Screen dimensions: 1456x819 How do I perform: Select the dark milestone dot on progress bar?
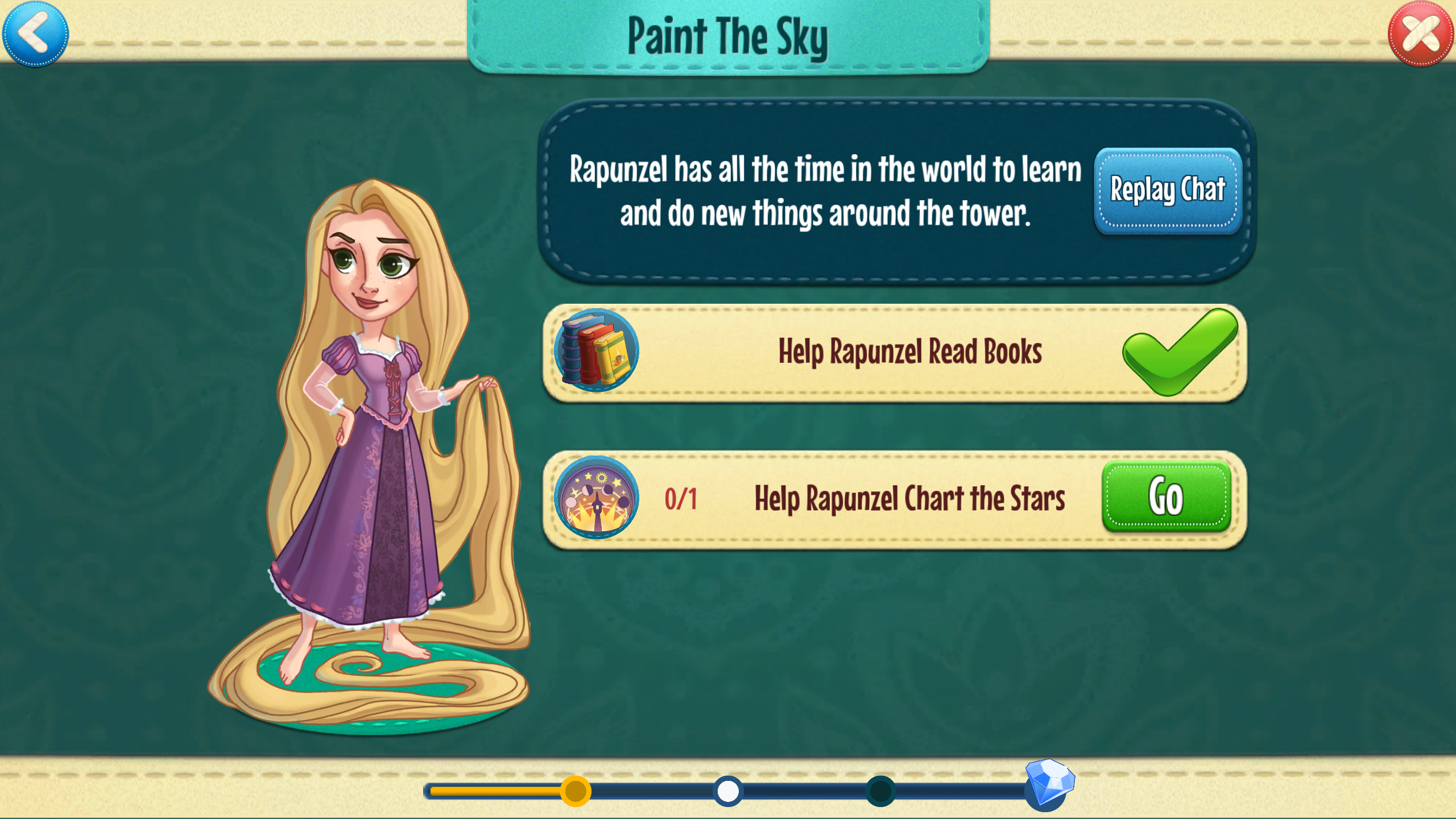point(880,791)
